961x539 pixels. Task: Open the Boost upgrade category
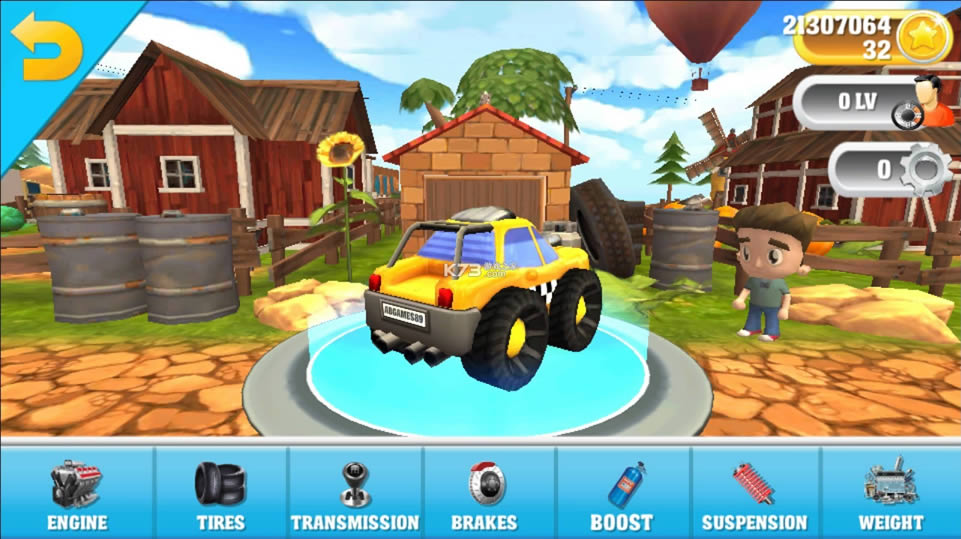click(622, 494)
